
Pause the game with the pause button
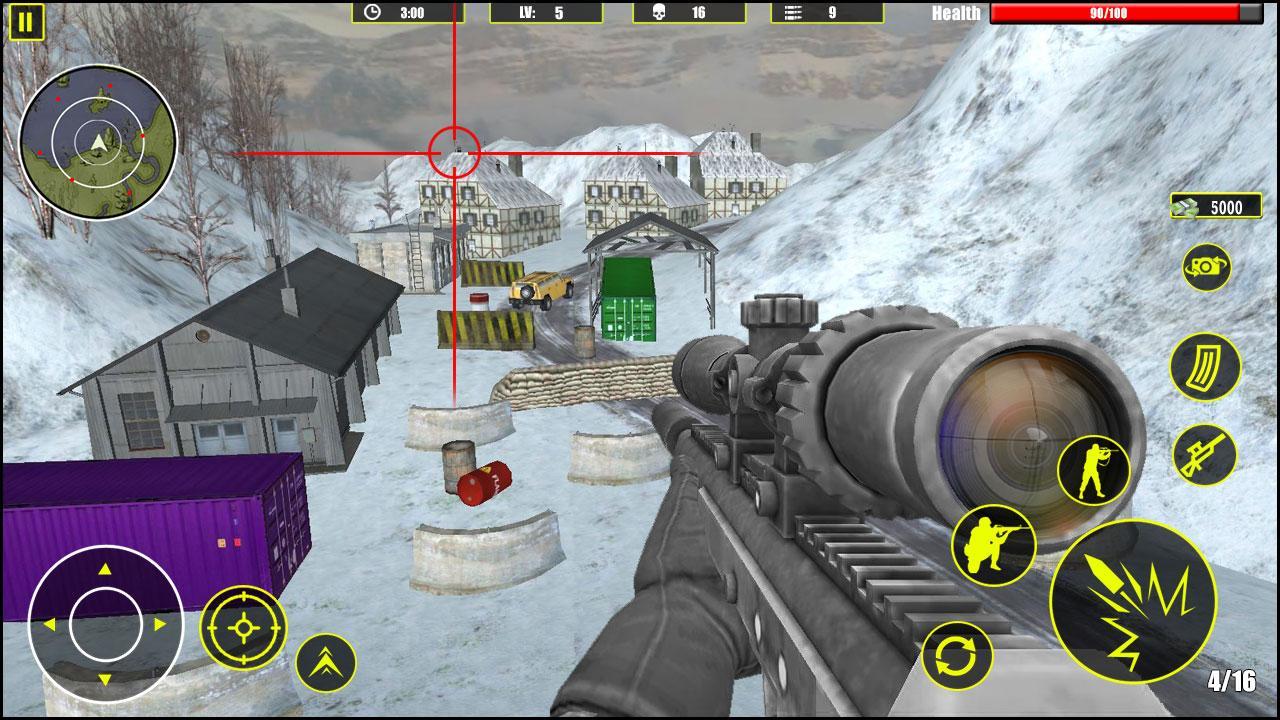tap(26, 21)
